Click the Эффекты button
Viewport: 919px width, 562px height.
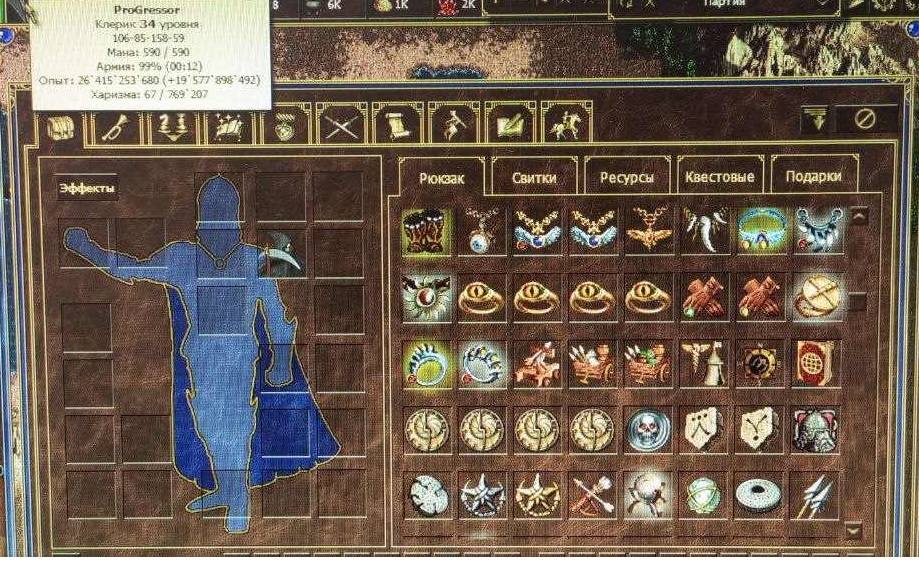(87, 187)
